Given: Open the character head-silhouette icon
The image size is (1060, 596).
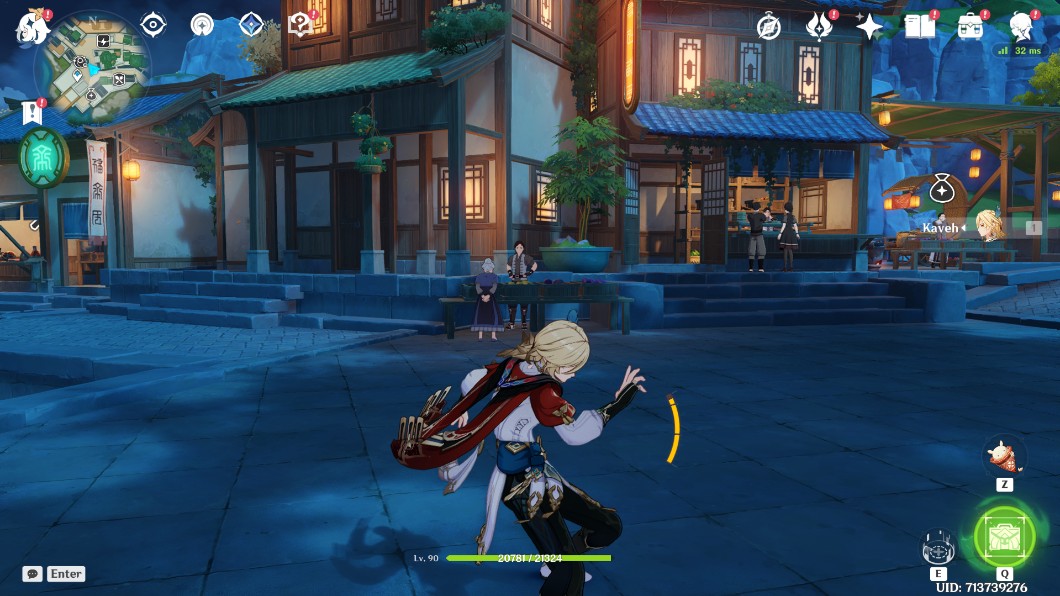Looking at the screenshot, I should (1020, 26).
